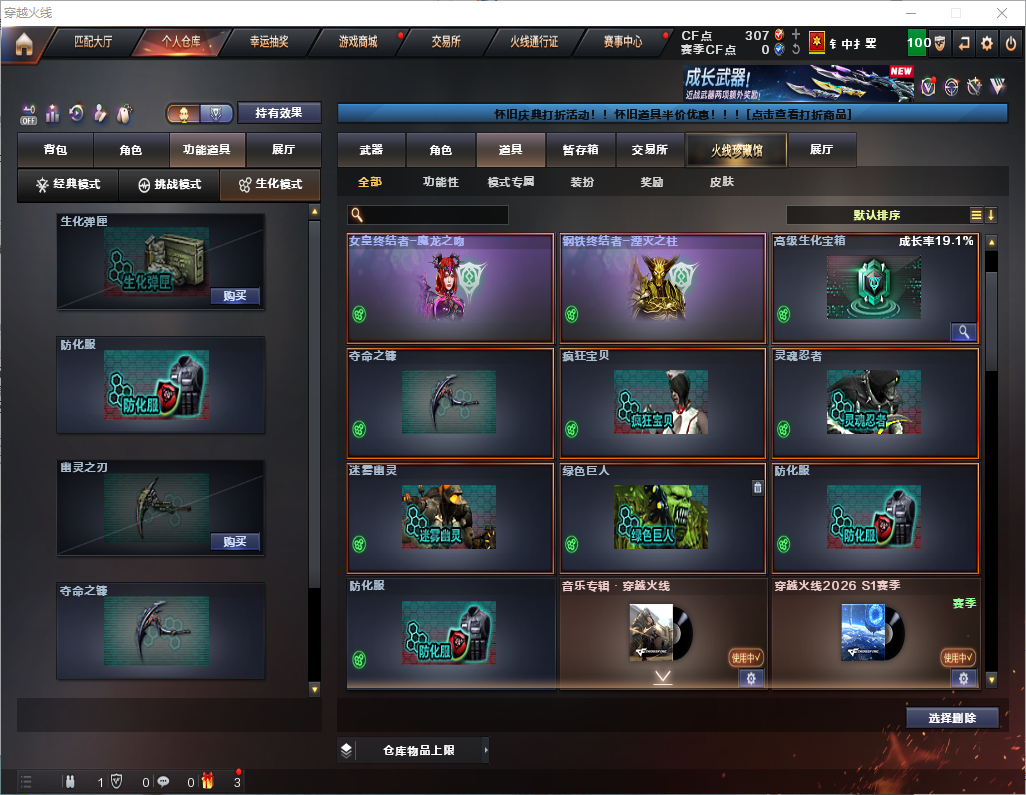Screen dimensions: 1026x795
Task: Switch to 挑战模式 tab
Action: pyautogui.click(x=169, y=185)
